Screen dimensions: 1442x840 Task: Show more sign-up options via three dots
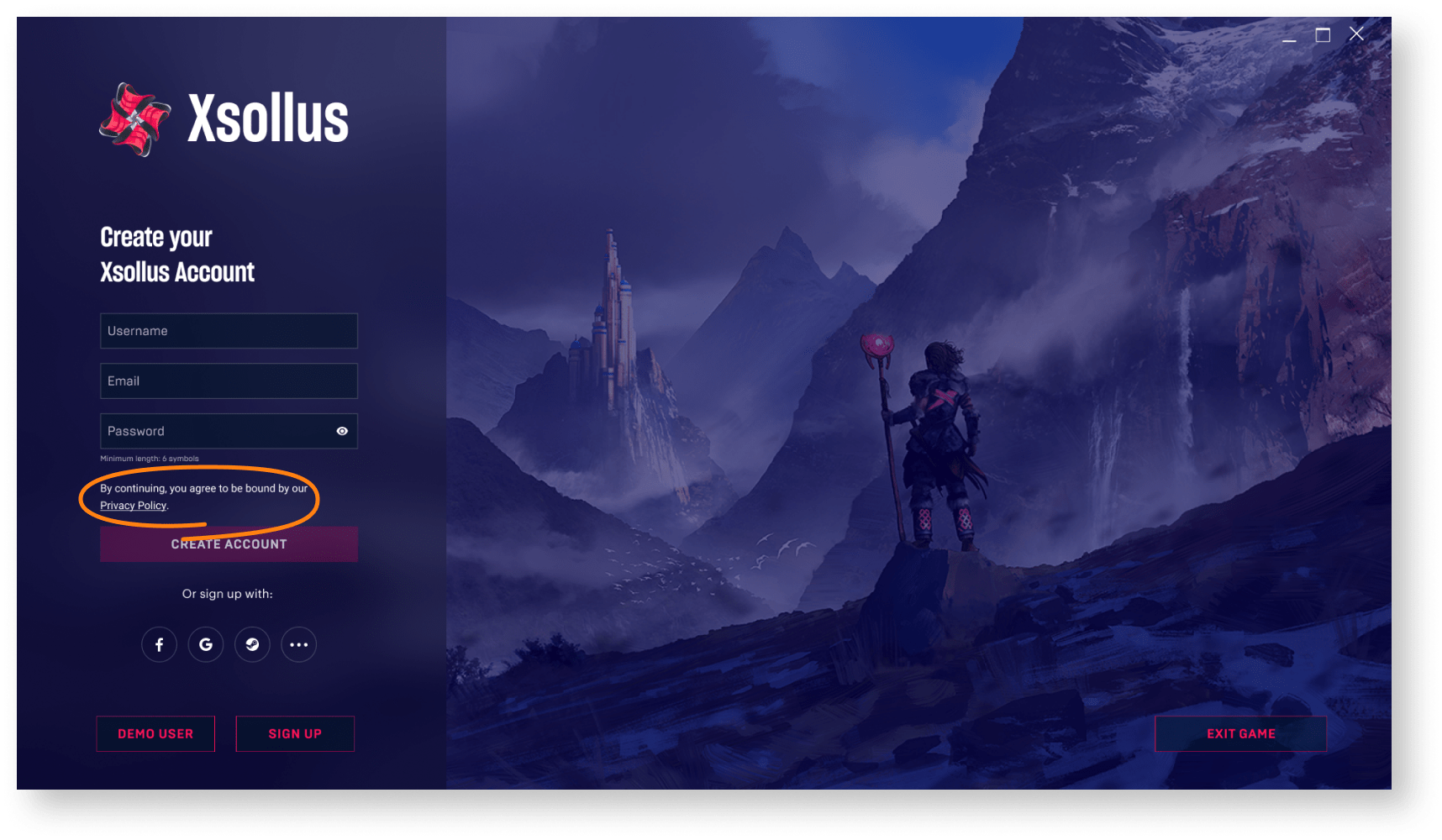(x=298, y=645)
